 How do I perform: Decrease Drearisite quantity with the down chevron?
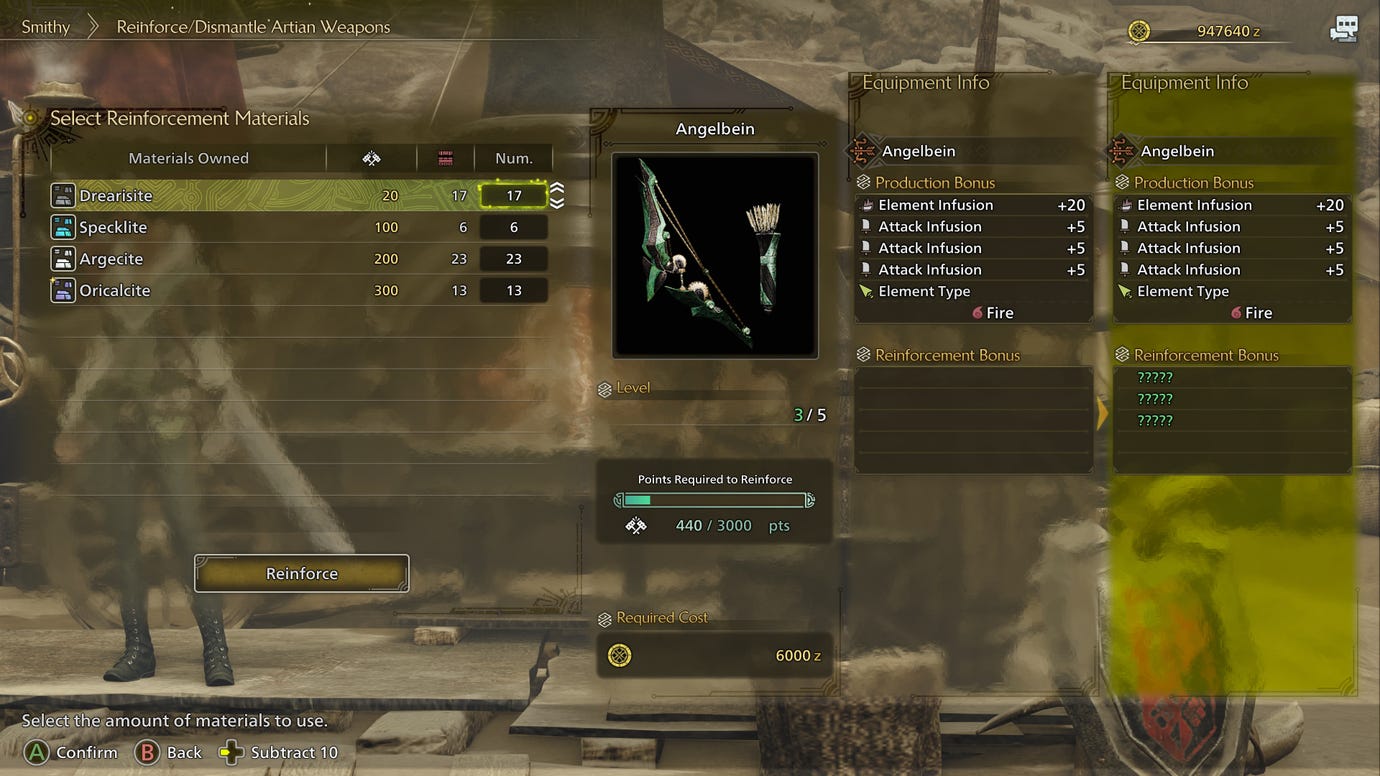[x=557, y=203]
